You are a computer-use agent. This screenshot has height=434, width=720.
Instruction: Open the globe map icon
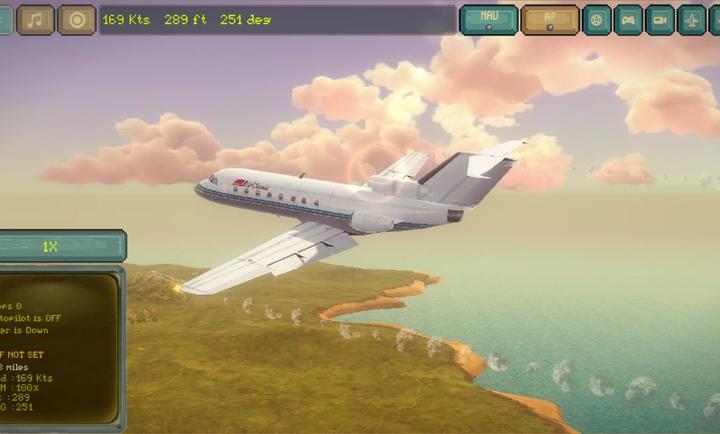tap(597, 19)
